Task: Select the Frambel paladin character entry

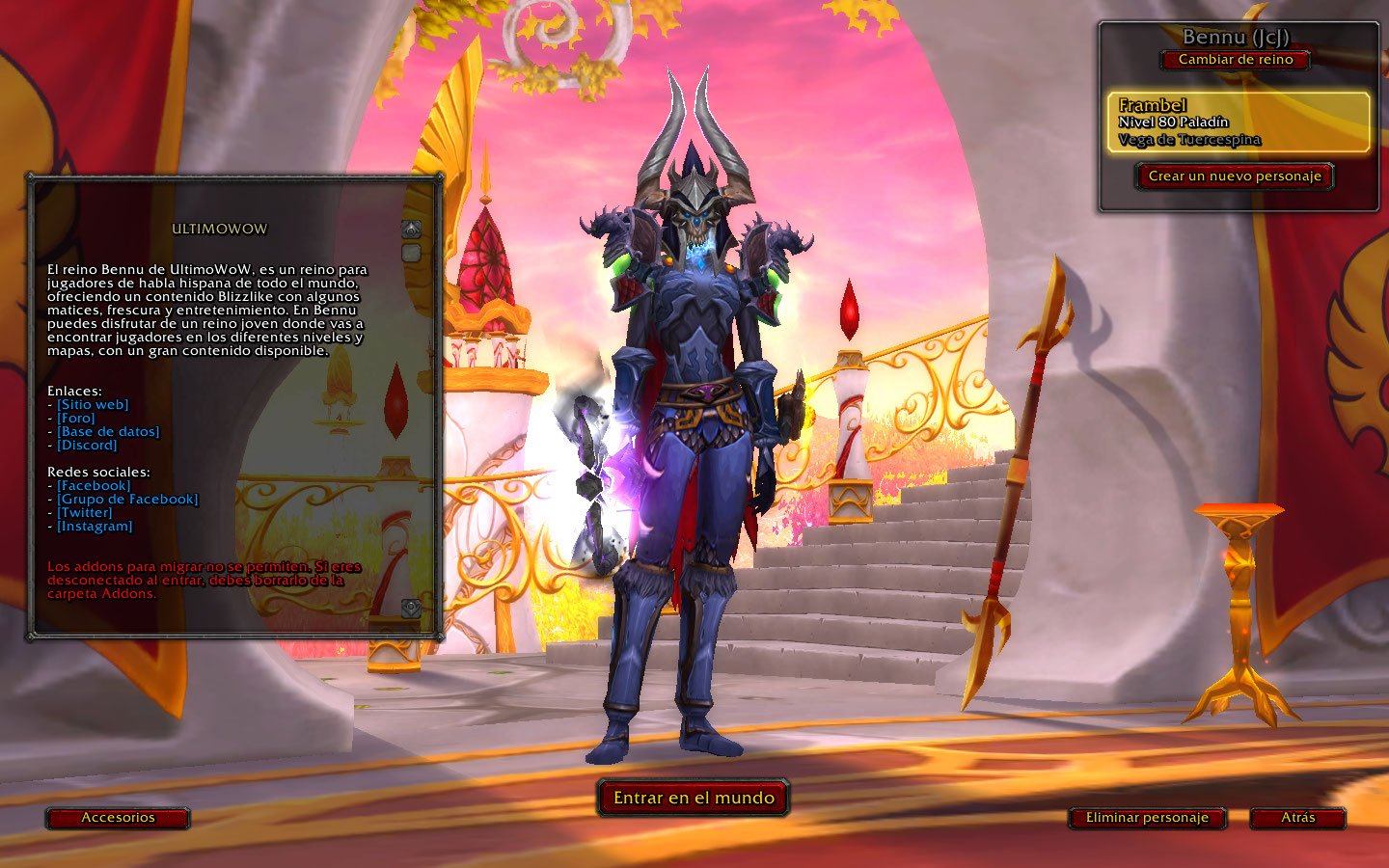Action: tap(1238, 122)
